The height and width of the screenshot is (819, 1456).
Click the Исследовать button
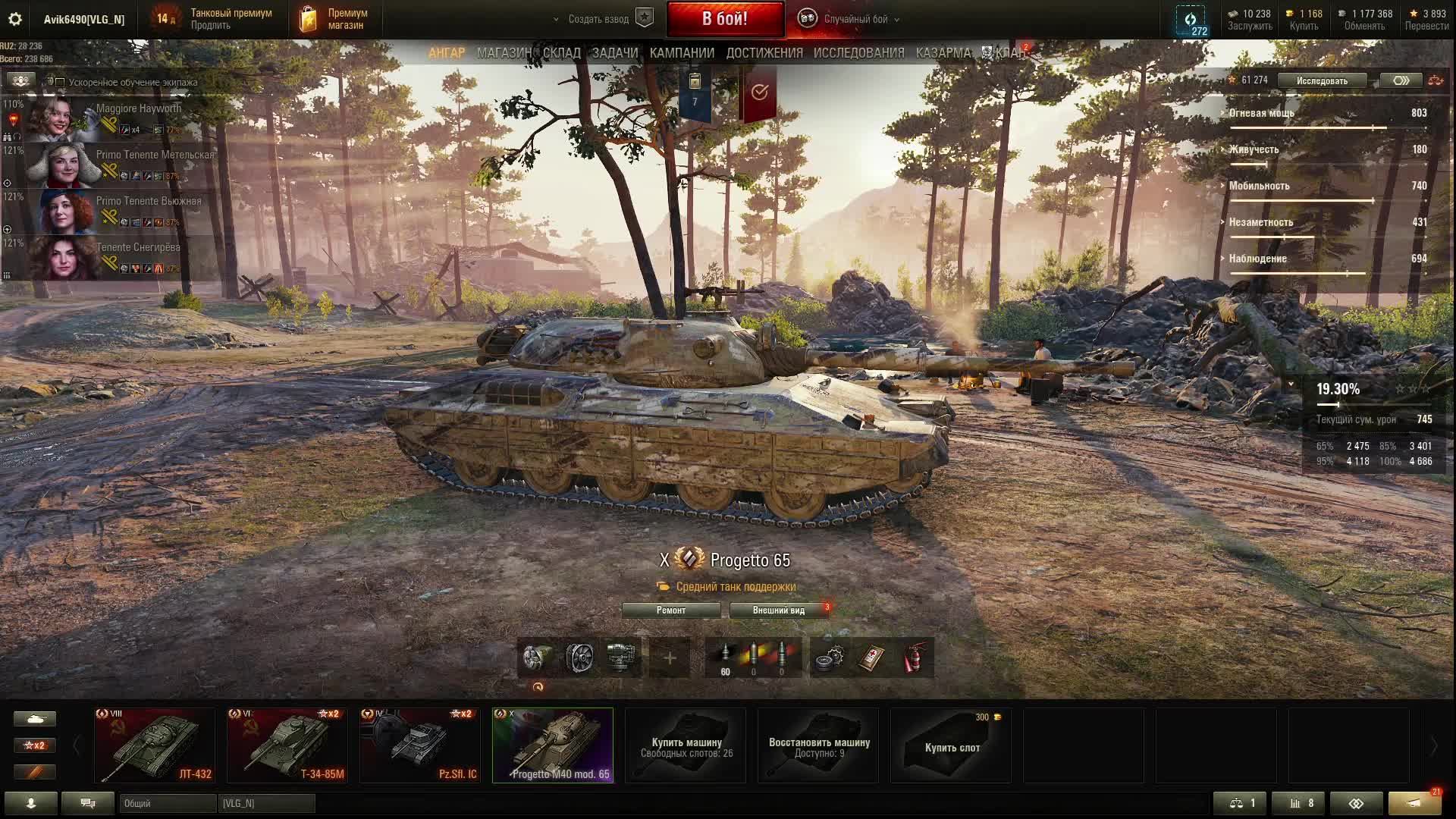coord(1322,80)
